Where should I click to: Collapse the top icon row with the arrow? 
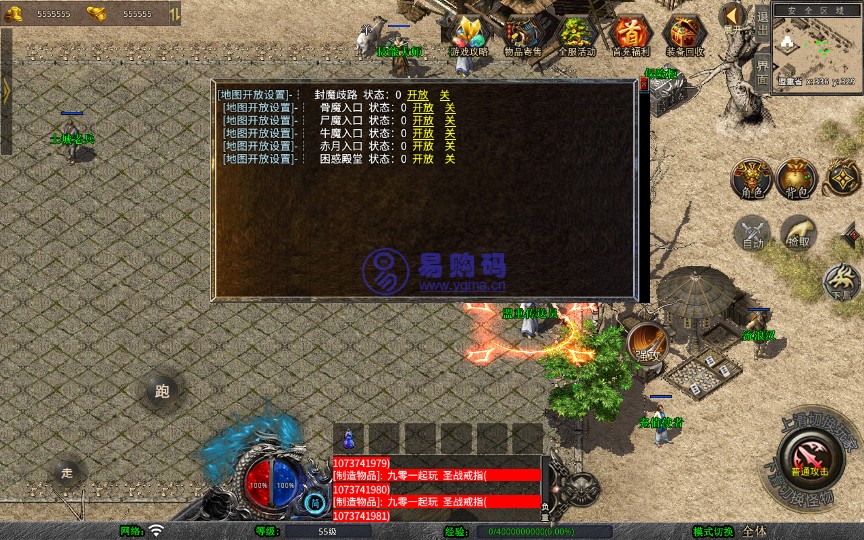733,15
